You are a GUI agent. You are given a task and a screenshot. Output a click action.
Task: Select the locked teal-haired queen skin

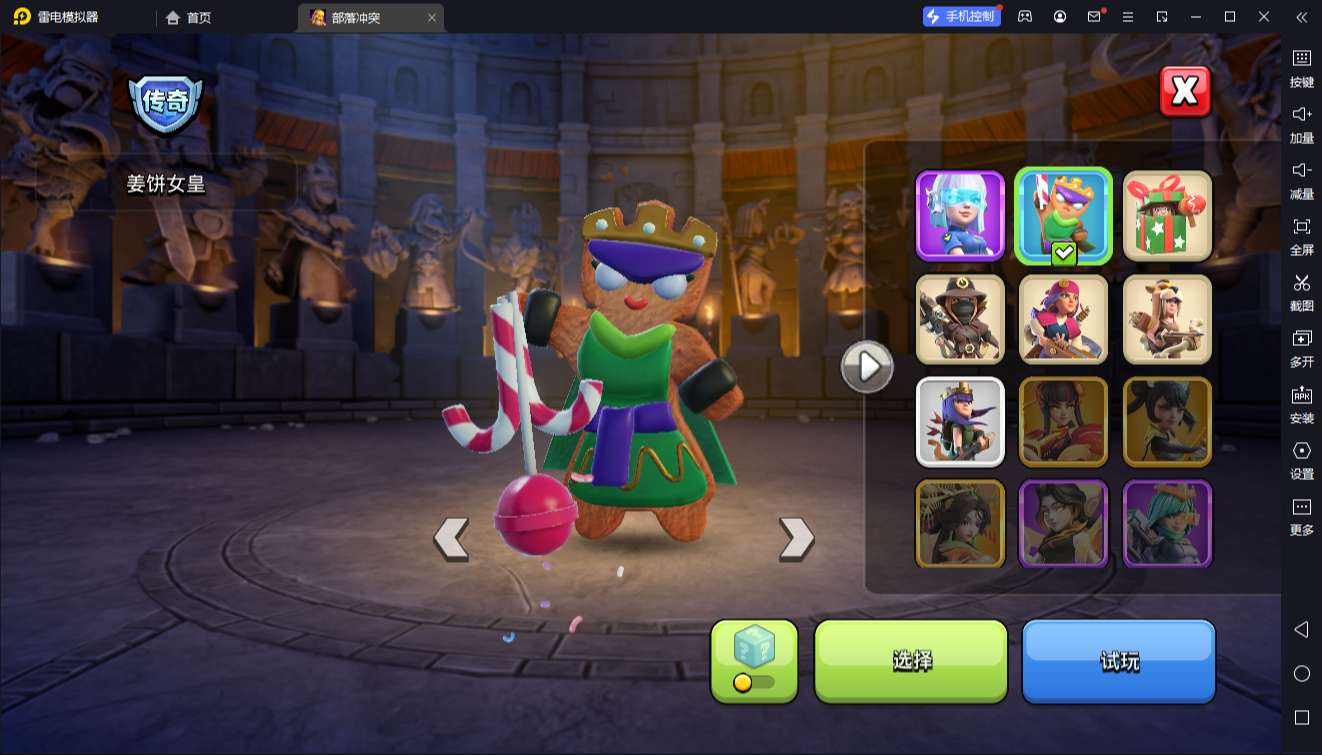[x=1167, y=524]
